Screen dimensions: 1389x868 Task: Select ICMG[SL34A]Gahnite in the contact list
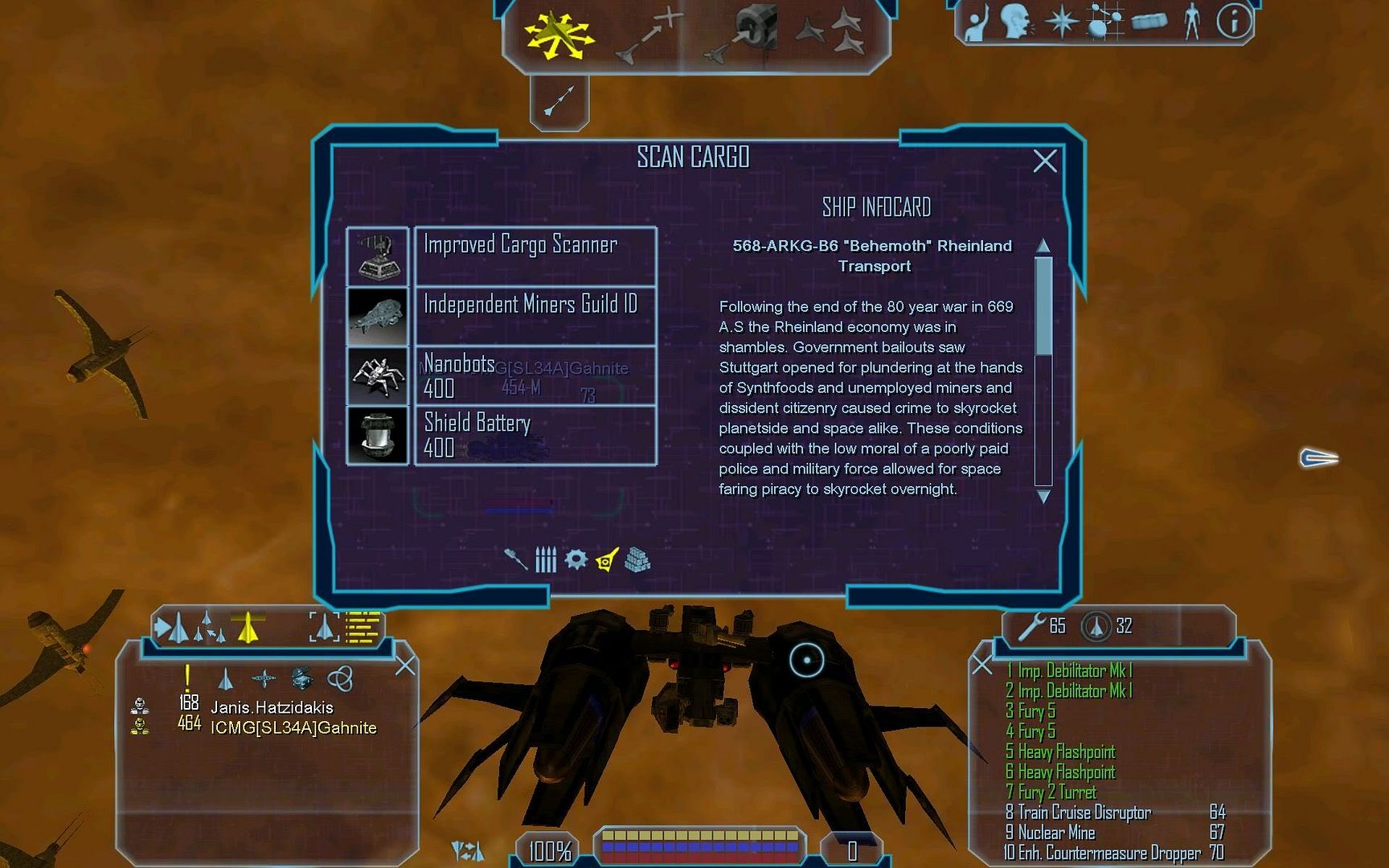tap(293, 728)
